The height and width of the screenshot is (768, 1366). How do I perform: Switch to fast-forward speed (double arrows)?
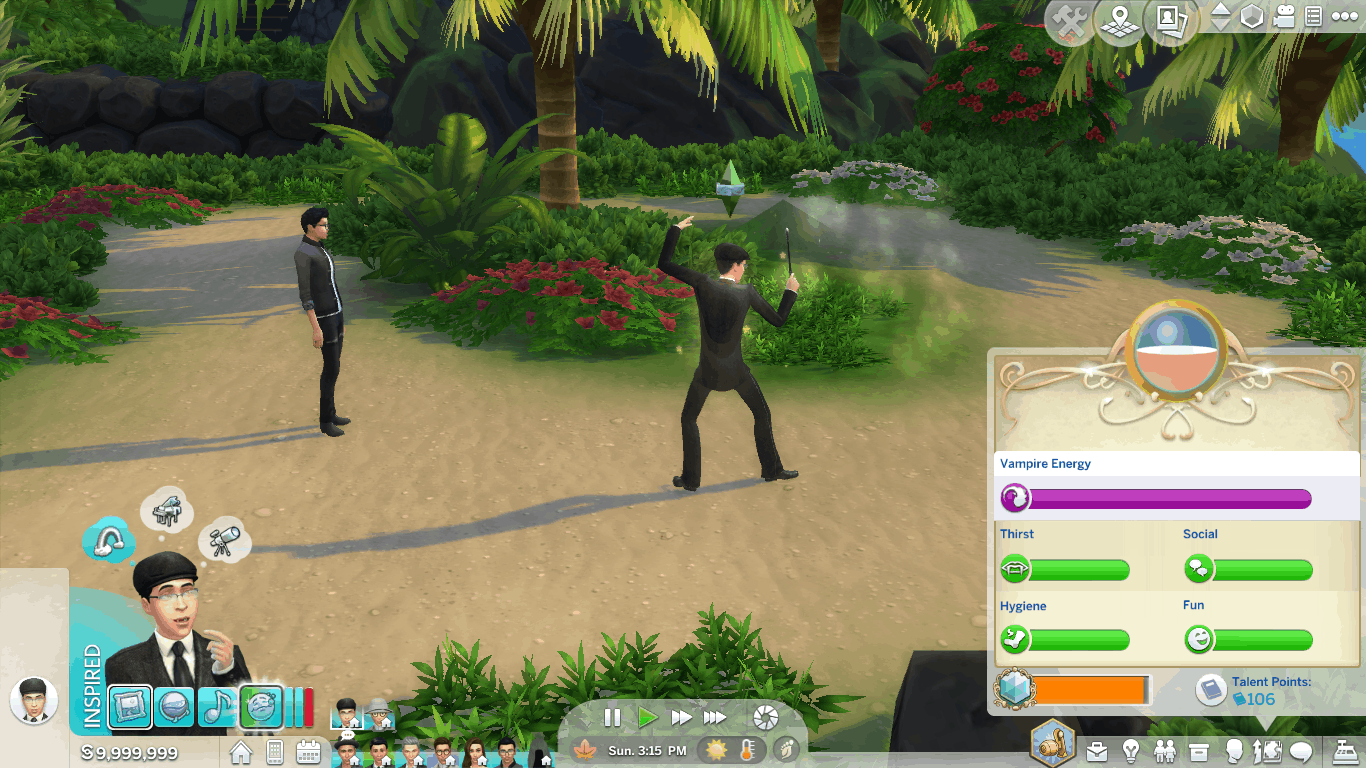(x=681, y=717)
